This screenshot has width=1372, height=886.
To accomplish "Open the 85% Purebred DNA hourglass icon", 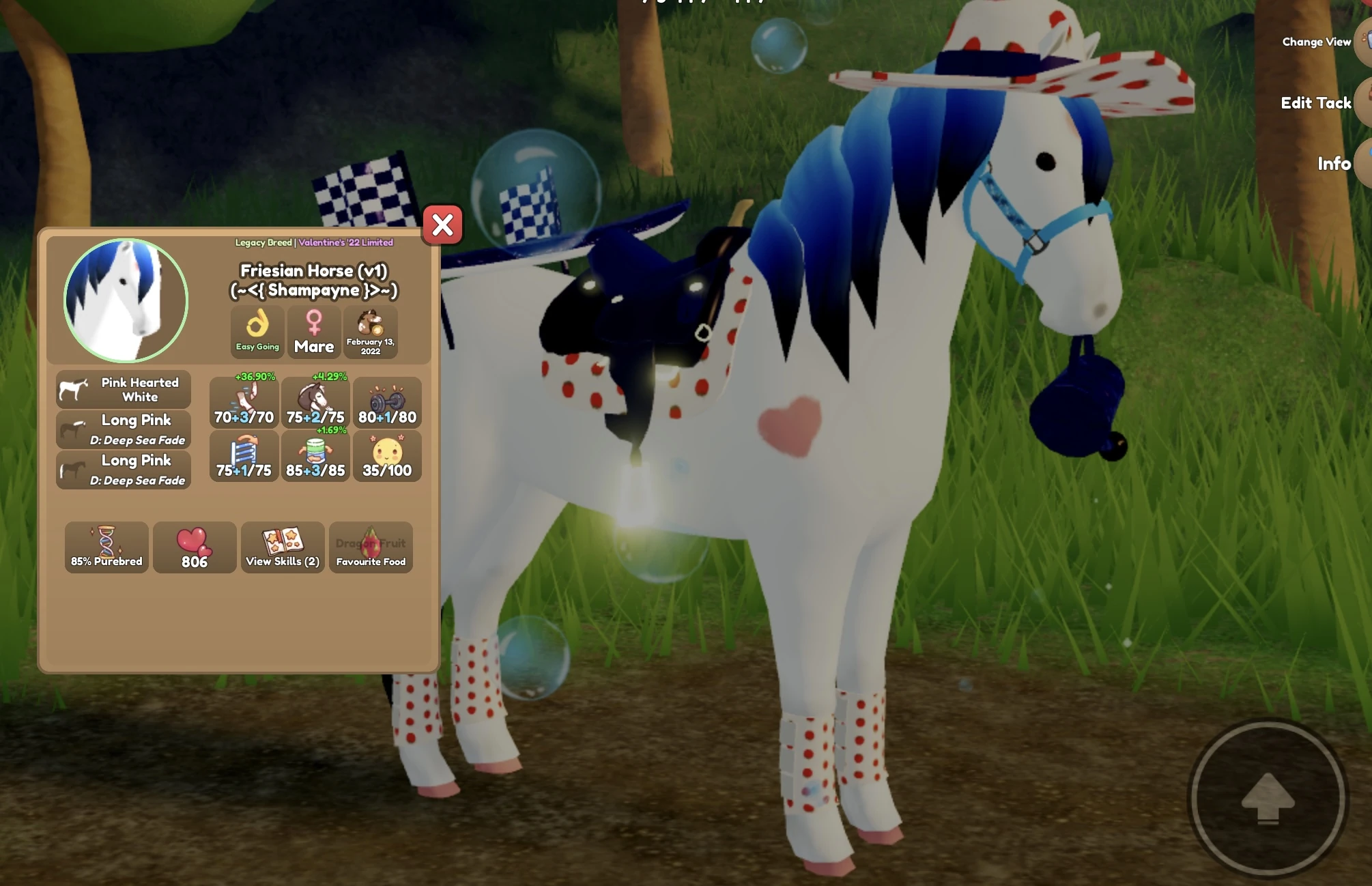I will tap(106, 547).
